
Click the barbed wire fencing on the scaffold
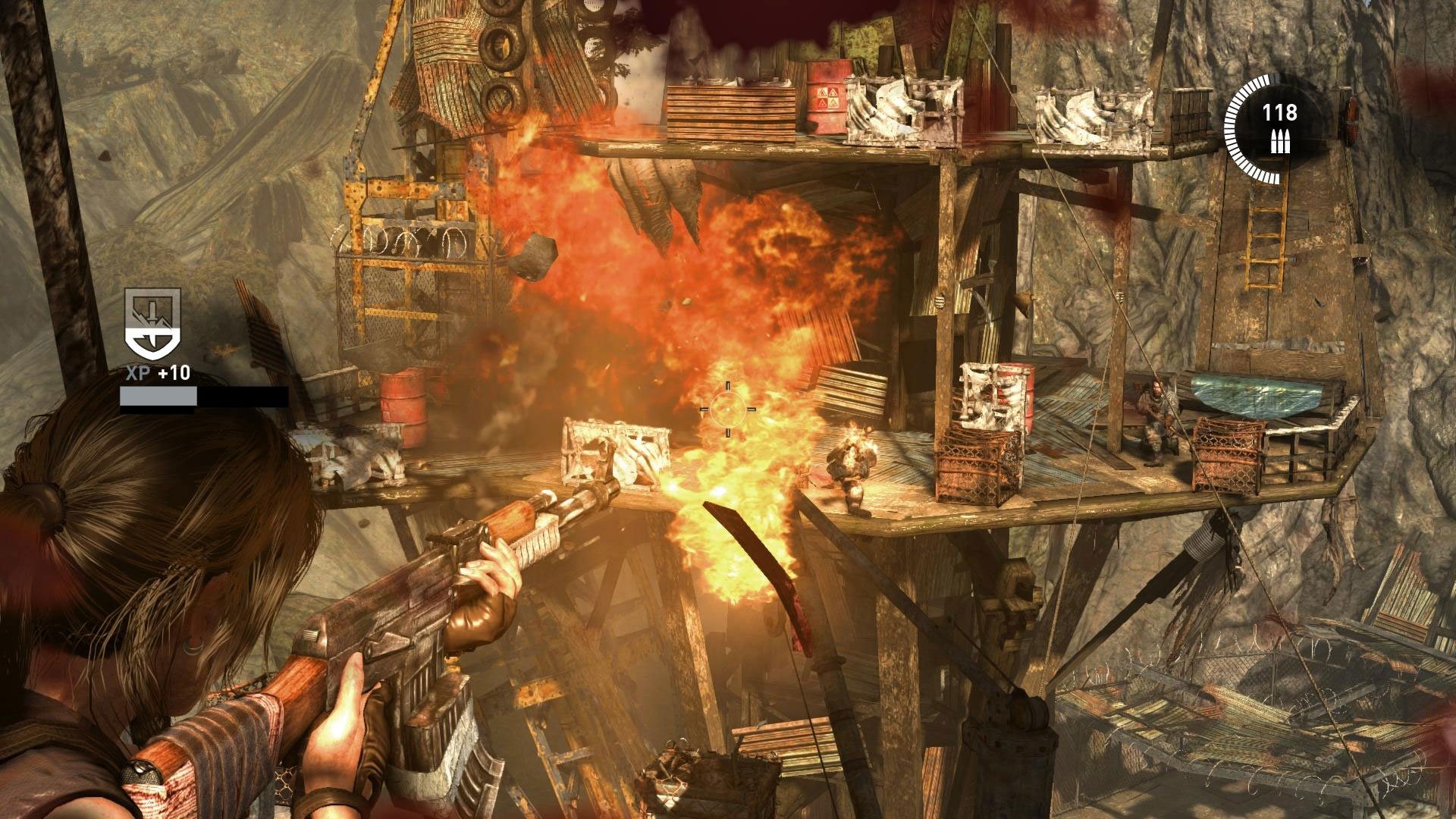coord(402,239)
